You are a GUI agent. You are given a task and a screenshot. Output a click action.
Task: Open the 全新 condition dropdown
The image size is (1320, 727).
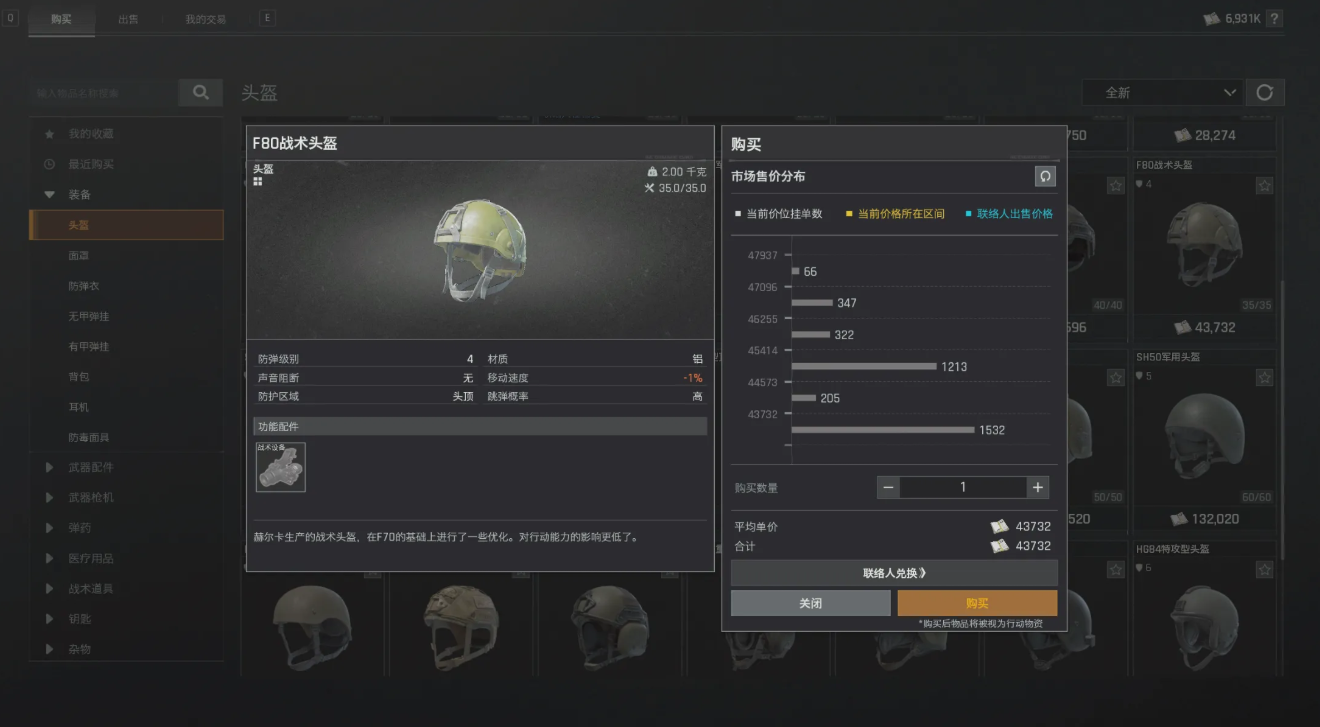pyautogui.click(x=1160, y=92)
